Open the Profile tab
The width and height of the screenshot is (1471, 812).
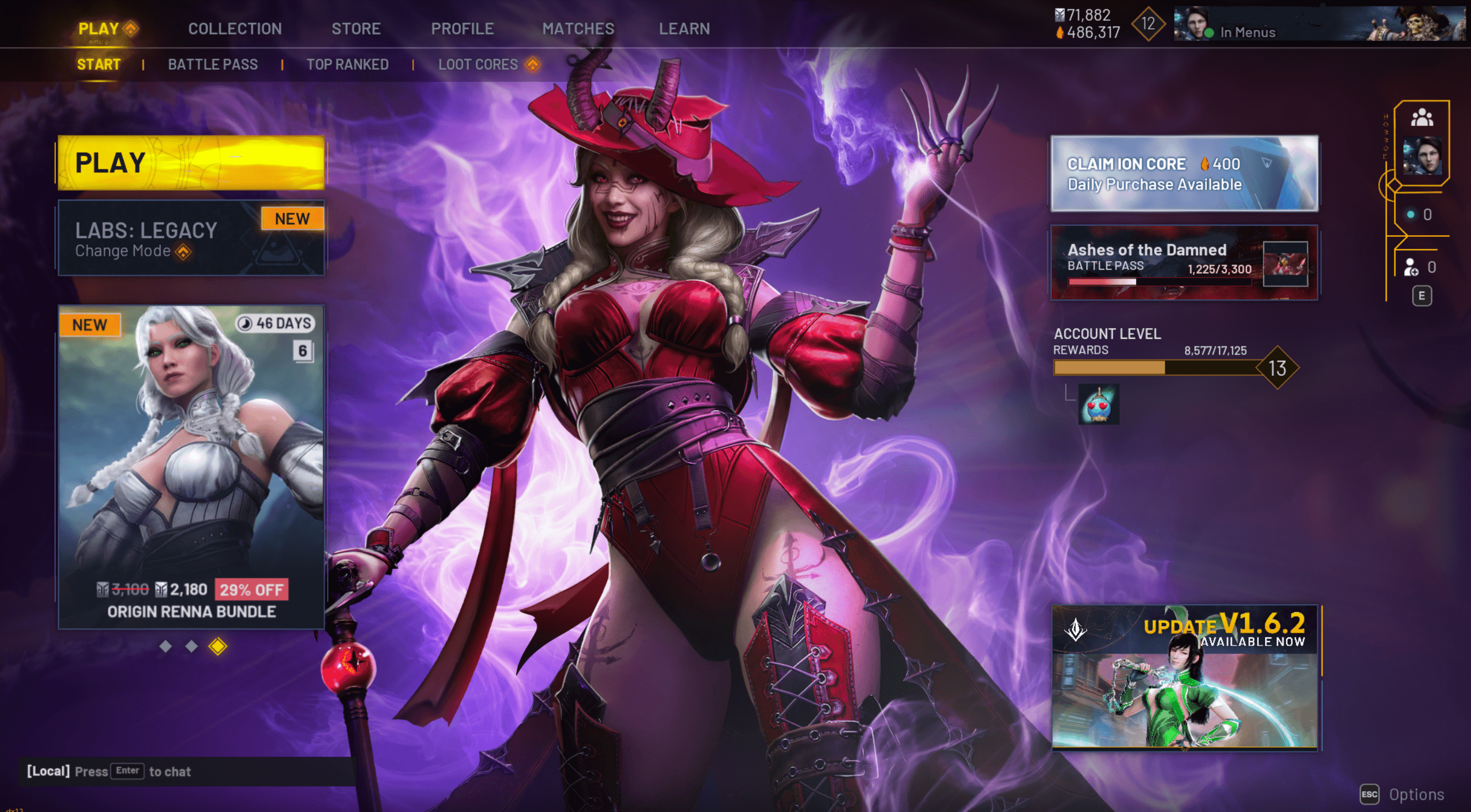[462, 29]
